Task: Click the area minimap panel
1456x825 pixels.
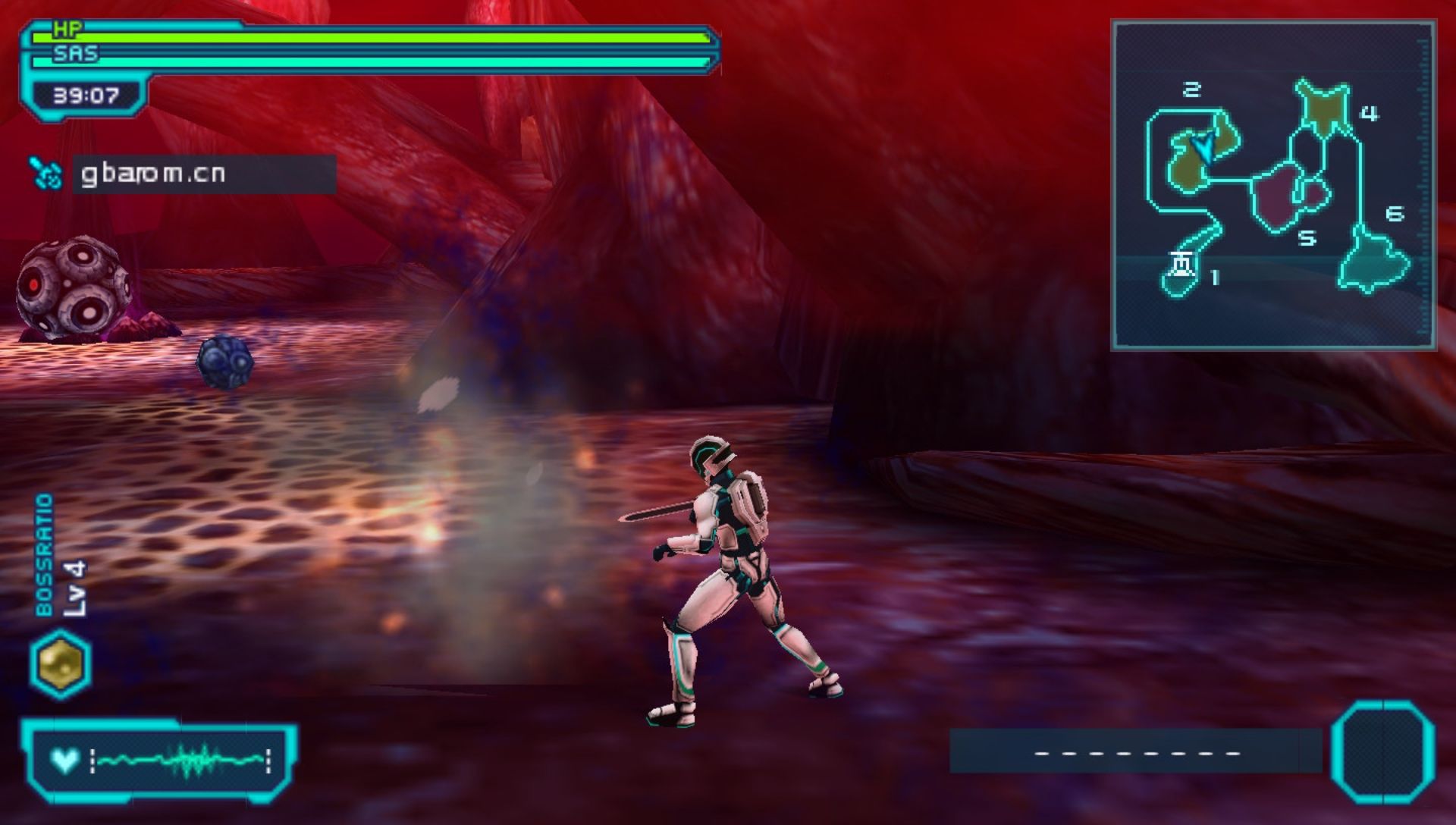Action: click(1273, 185)
